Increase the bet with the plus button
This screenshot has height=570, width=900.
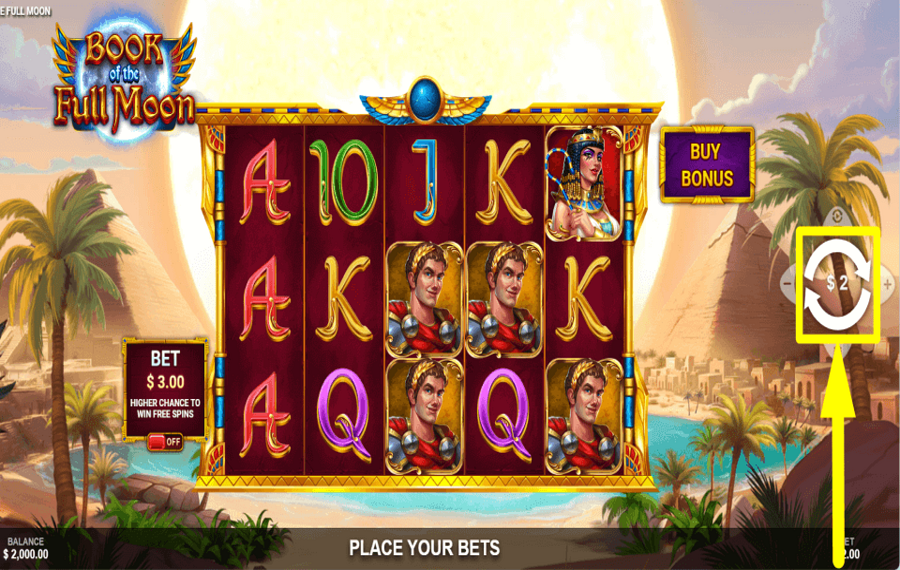pyautogui.click(x=888, y=284)
